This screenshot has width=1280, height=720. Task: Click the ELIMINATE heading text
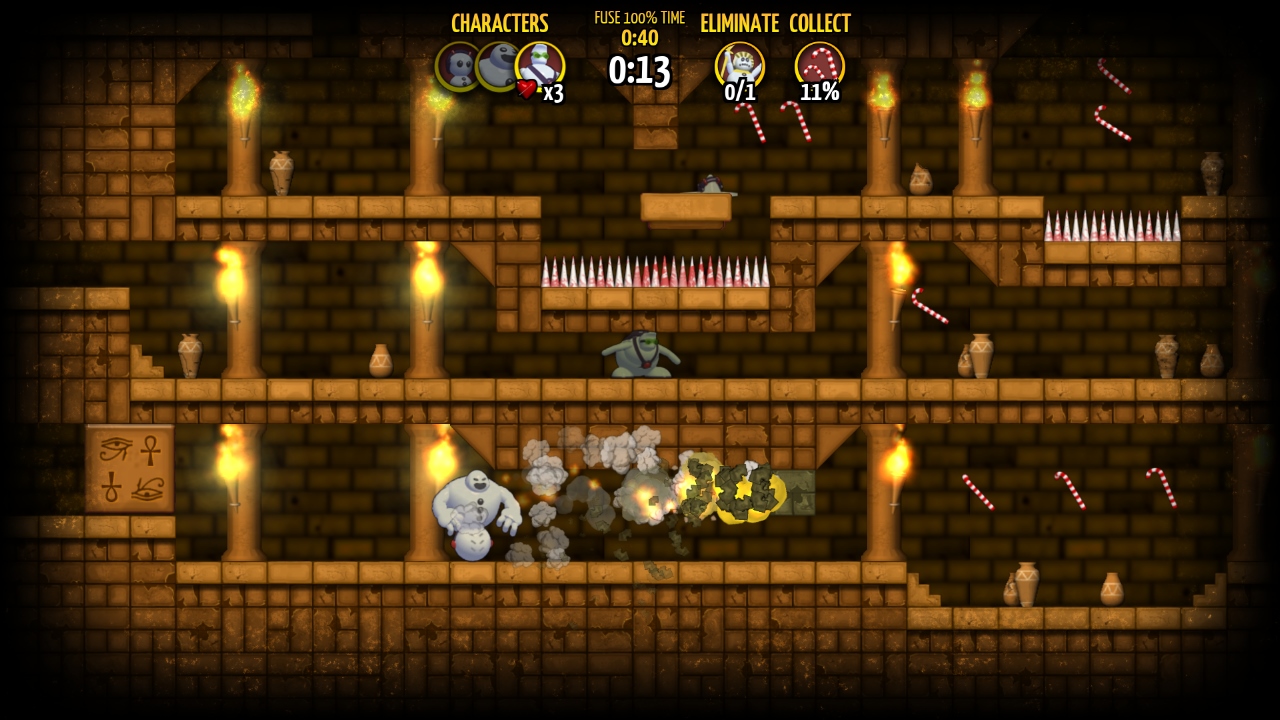pos(741,23)
